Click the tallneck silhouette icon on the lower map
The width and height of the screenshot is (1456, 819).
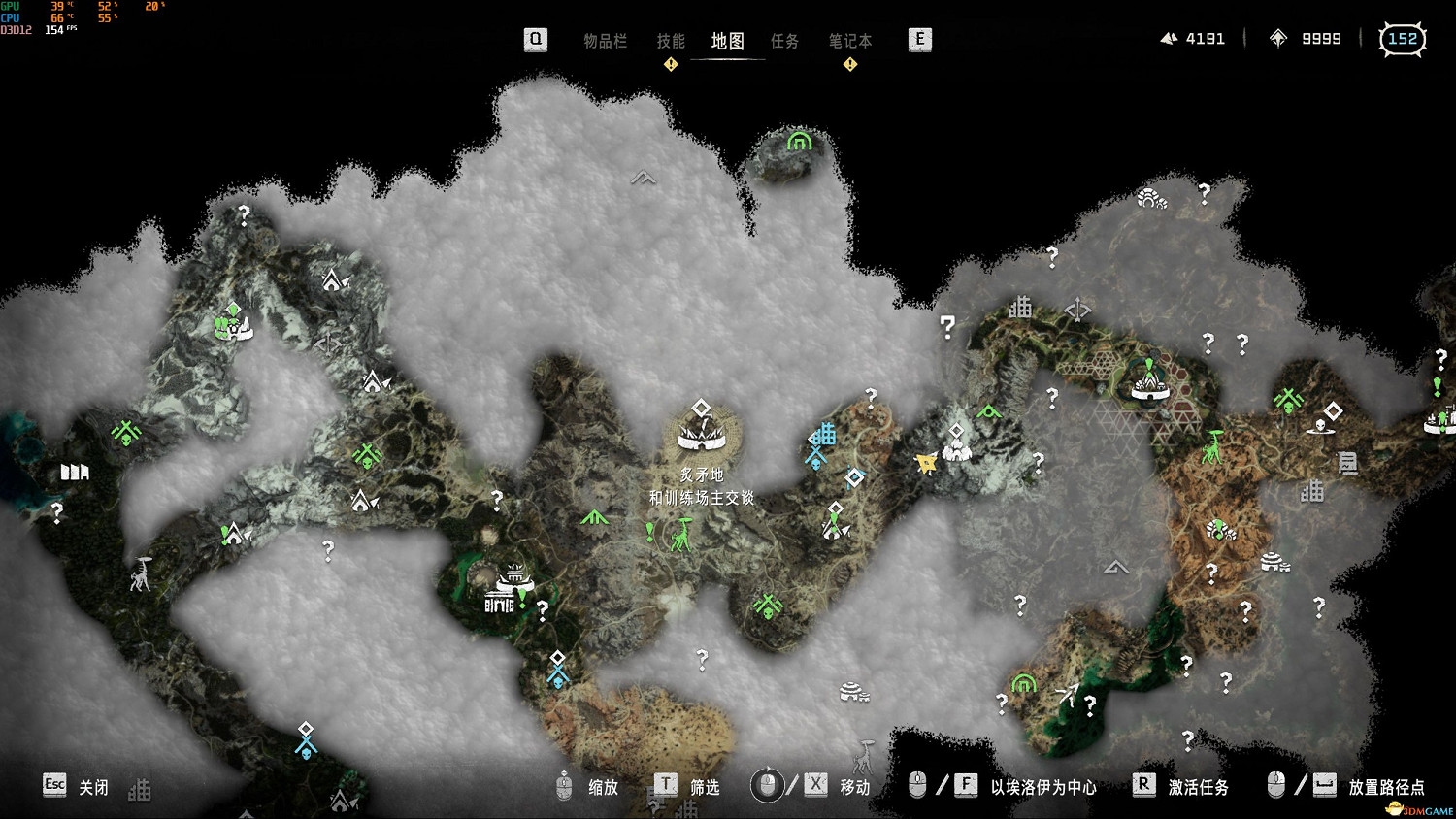(864, 757)
